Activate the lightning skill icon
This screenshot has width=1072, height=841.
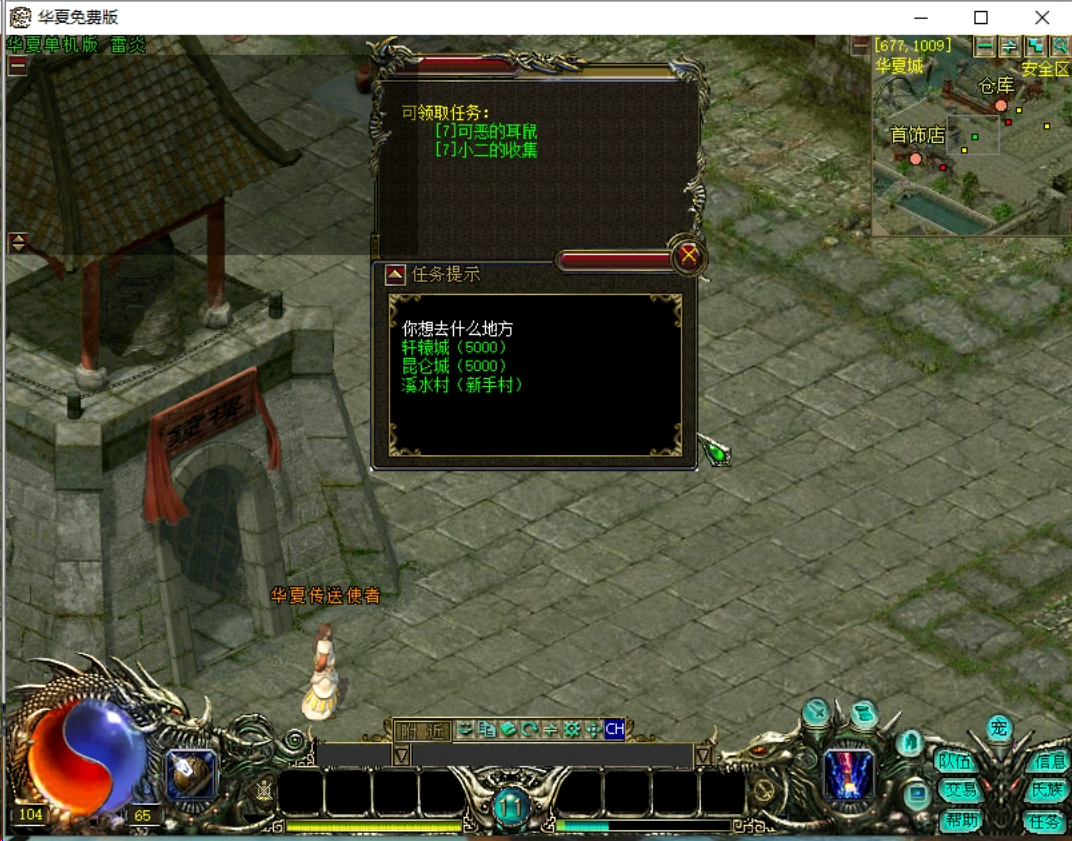(849, 776)
